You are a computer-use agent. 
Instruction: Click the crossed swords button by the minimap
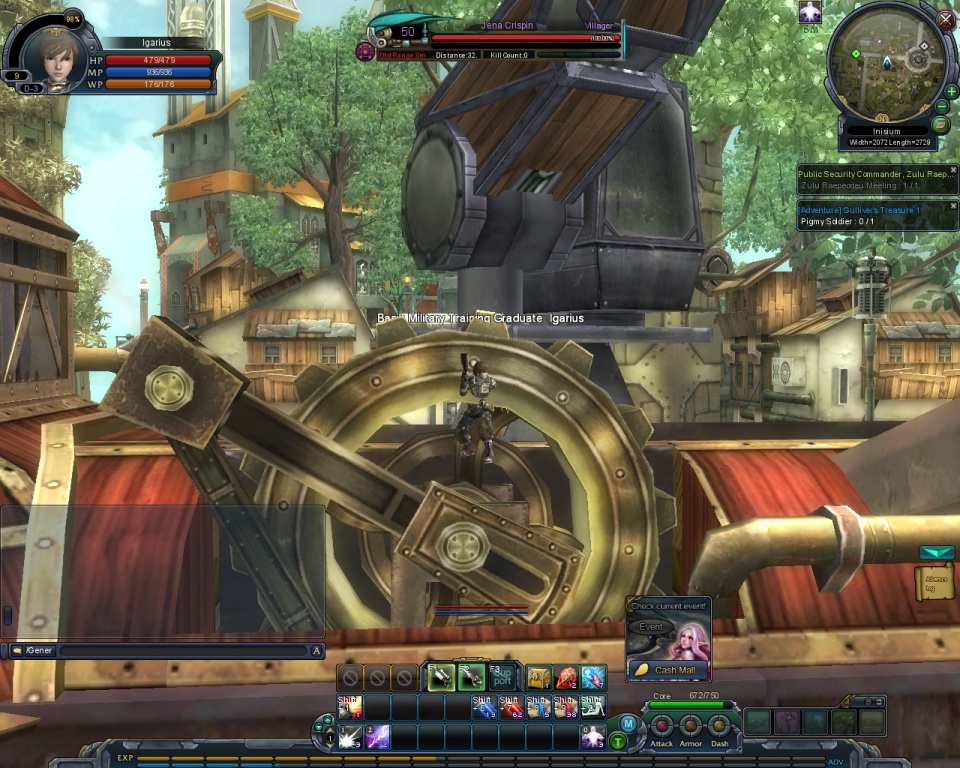(x=946, y=18)
